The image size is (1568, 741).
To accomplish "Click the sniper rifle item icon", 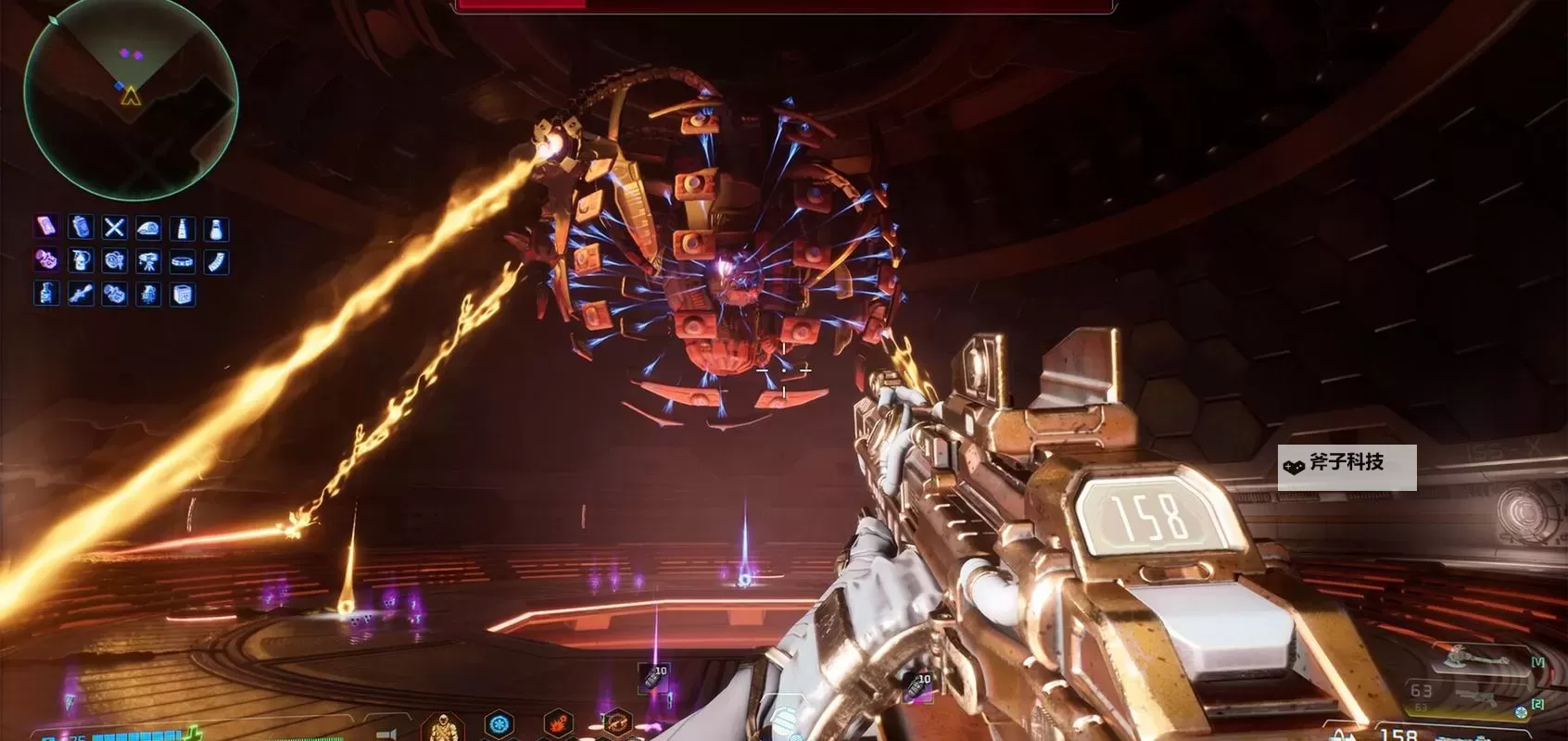I will [x=81, y=295].
